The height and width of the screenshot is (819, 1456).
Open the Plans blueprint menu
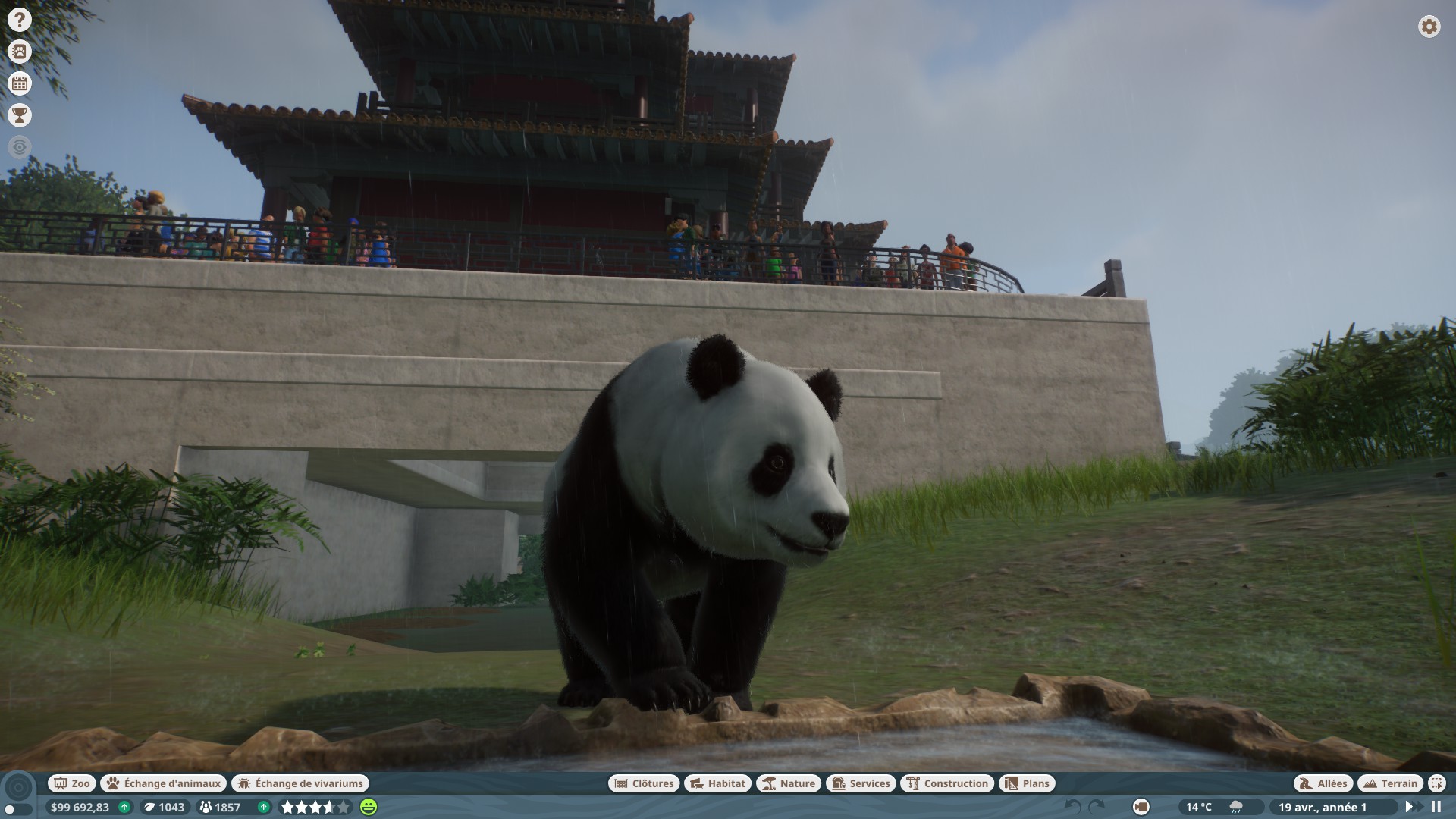click(1027, 783)
